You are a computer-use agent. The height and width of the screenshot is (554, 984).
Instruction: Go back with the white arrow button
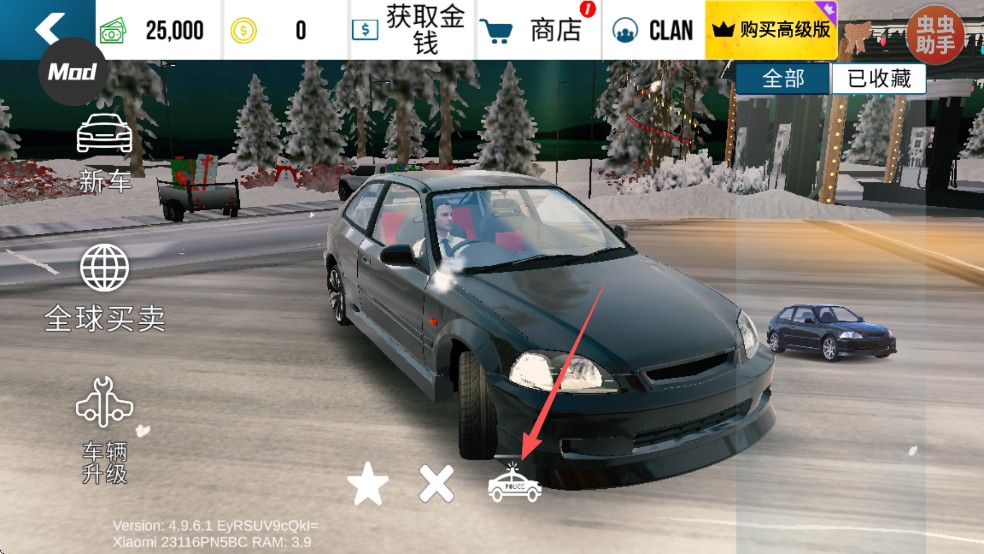48,28
